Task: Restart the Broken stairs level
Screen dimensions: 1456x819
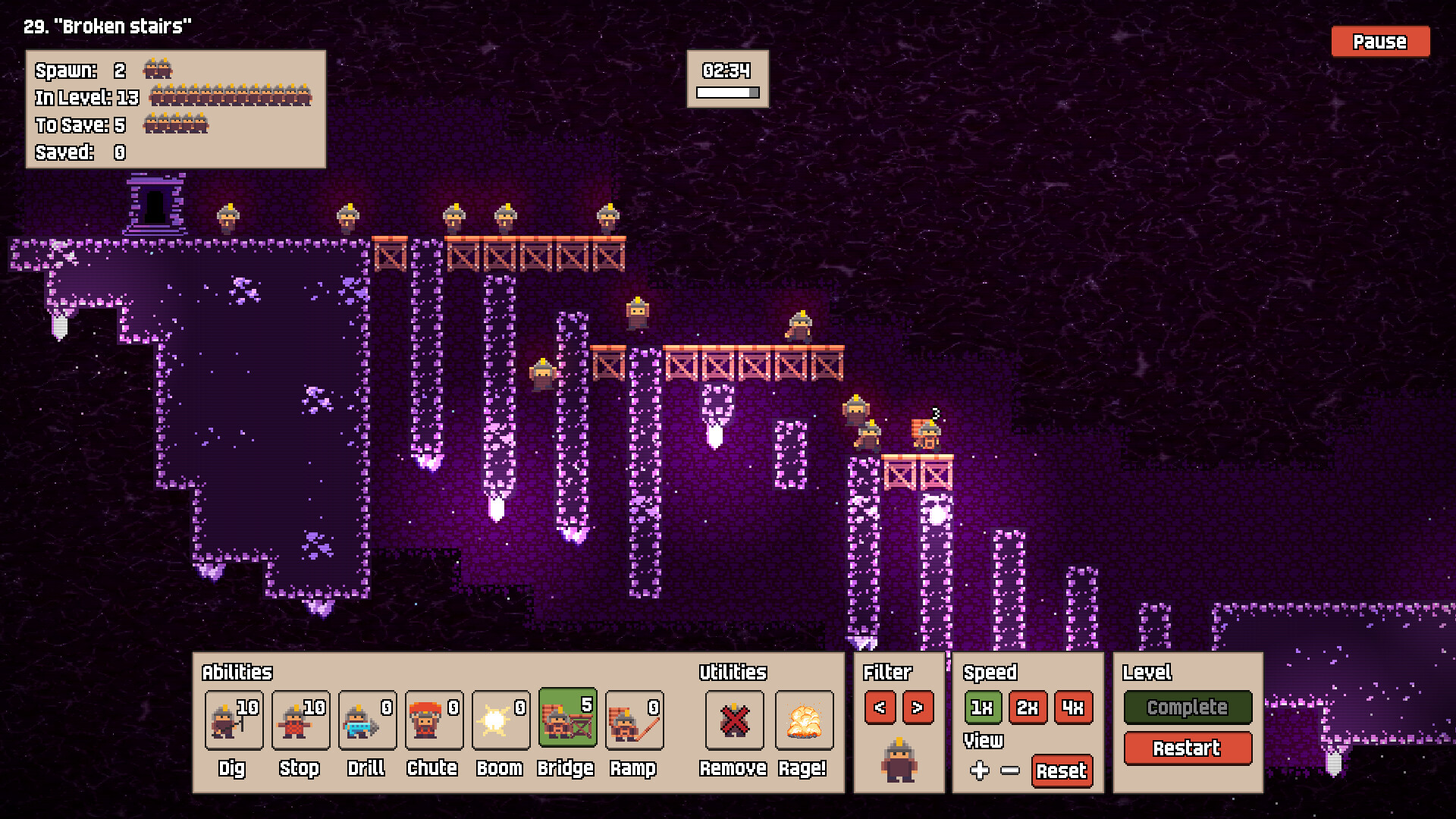Action: click(x=1187, y=748)
